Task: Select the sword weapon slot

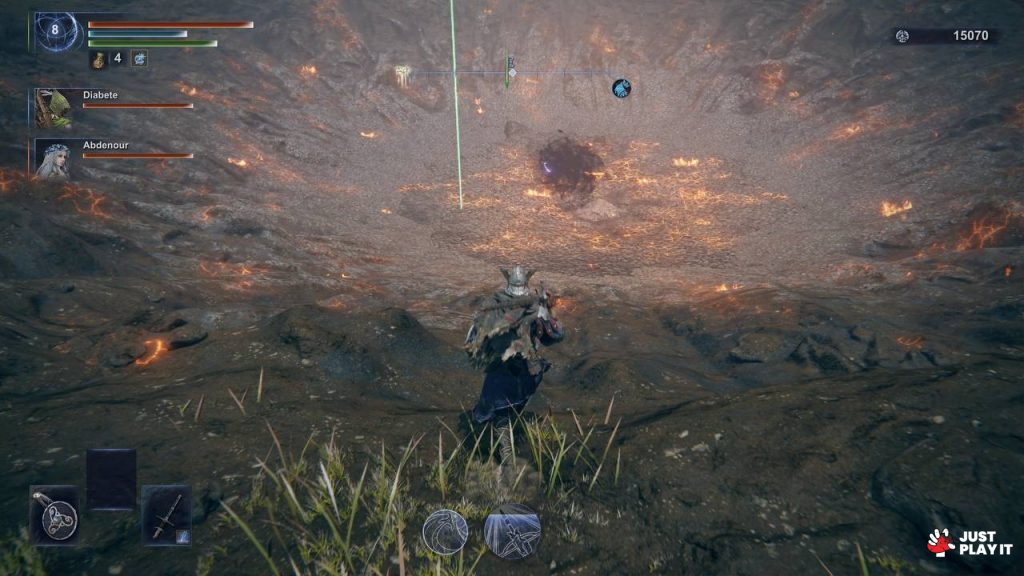Action: click(x=166, y=516)
